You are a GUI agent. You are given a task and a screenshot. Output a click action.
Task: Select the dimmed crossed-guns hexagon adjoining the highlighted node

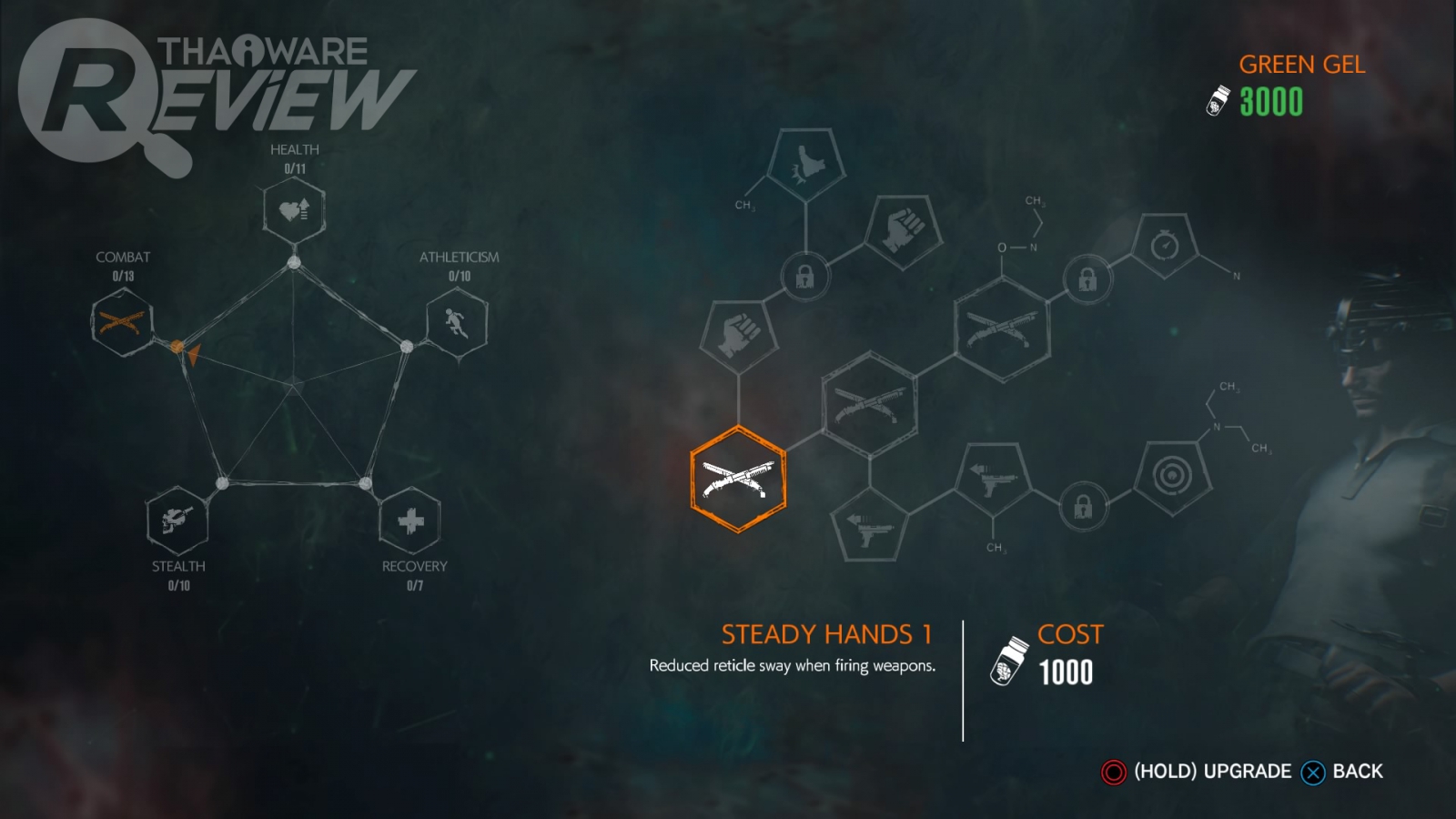869,404
